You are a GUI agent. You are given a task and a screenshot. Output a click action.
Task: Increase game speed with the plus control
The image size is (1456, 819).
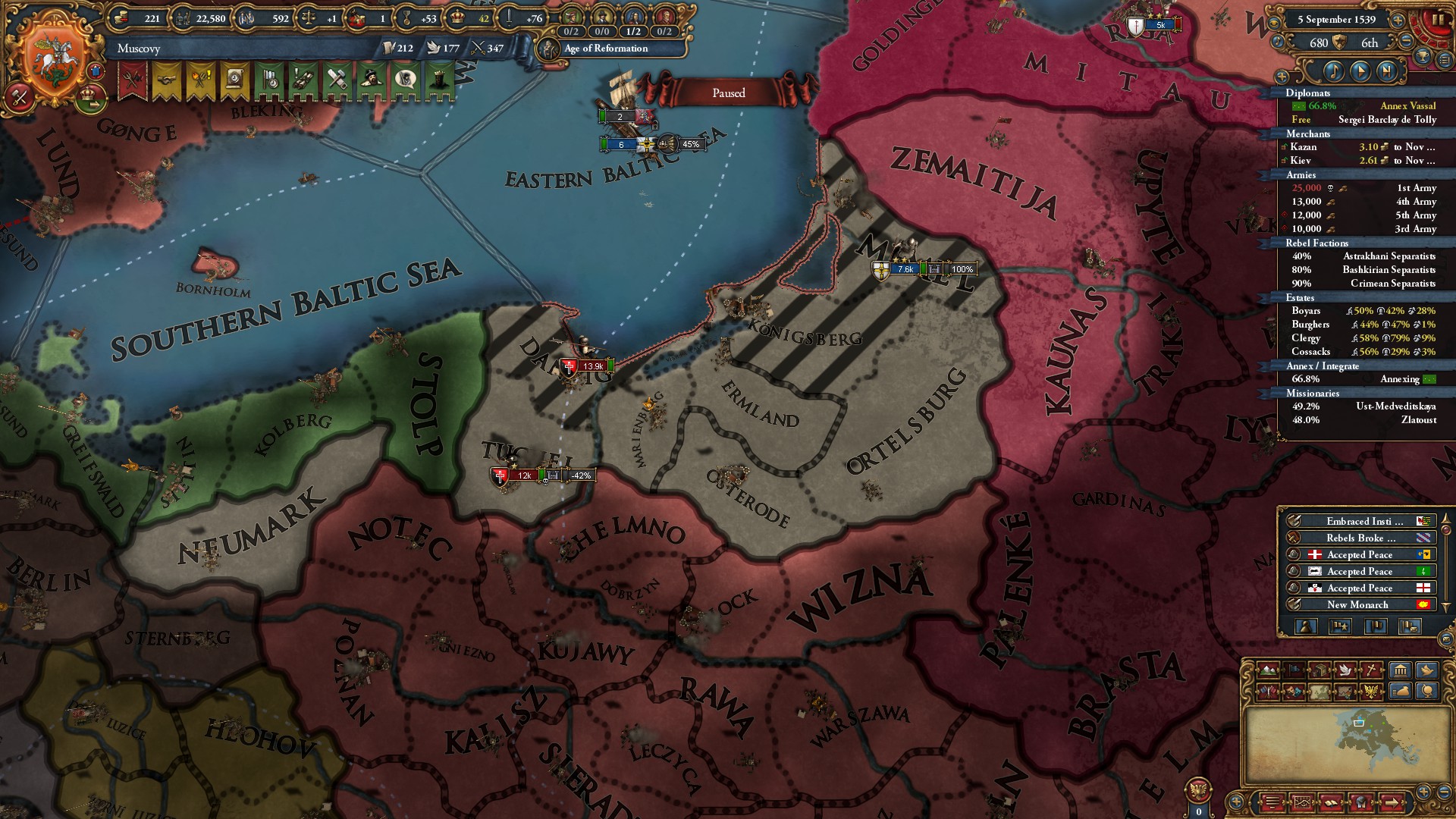point(1398,20)
